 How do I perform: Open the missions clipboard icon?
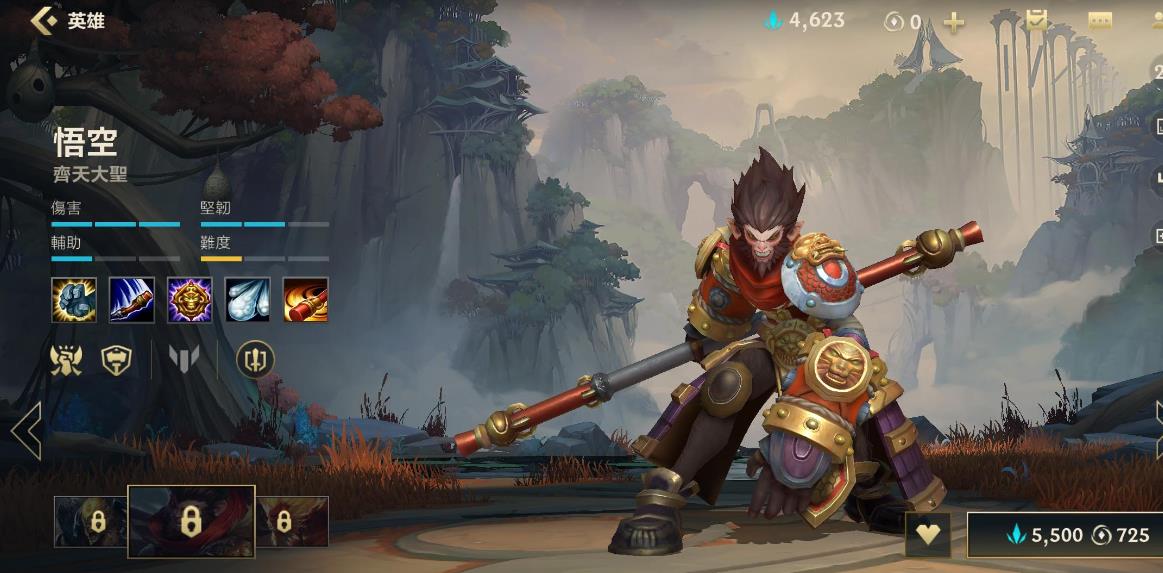[x=1036, y=20]
